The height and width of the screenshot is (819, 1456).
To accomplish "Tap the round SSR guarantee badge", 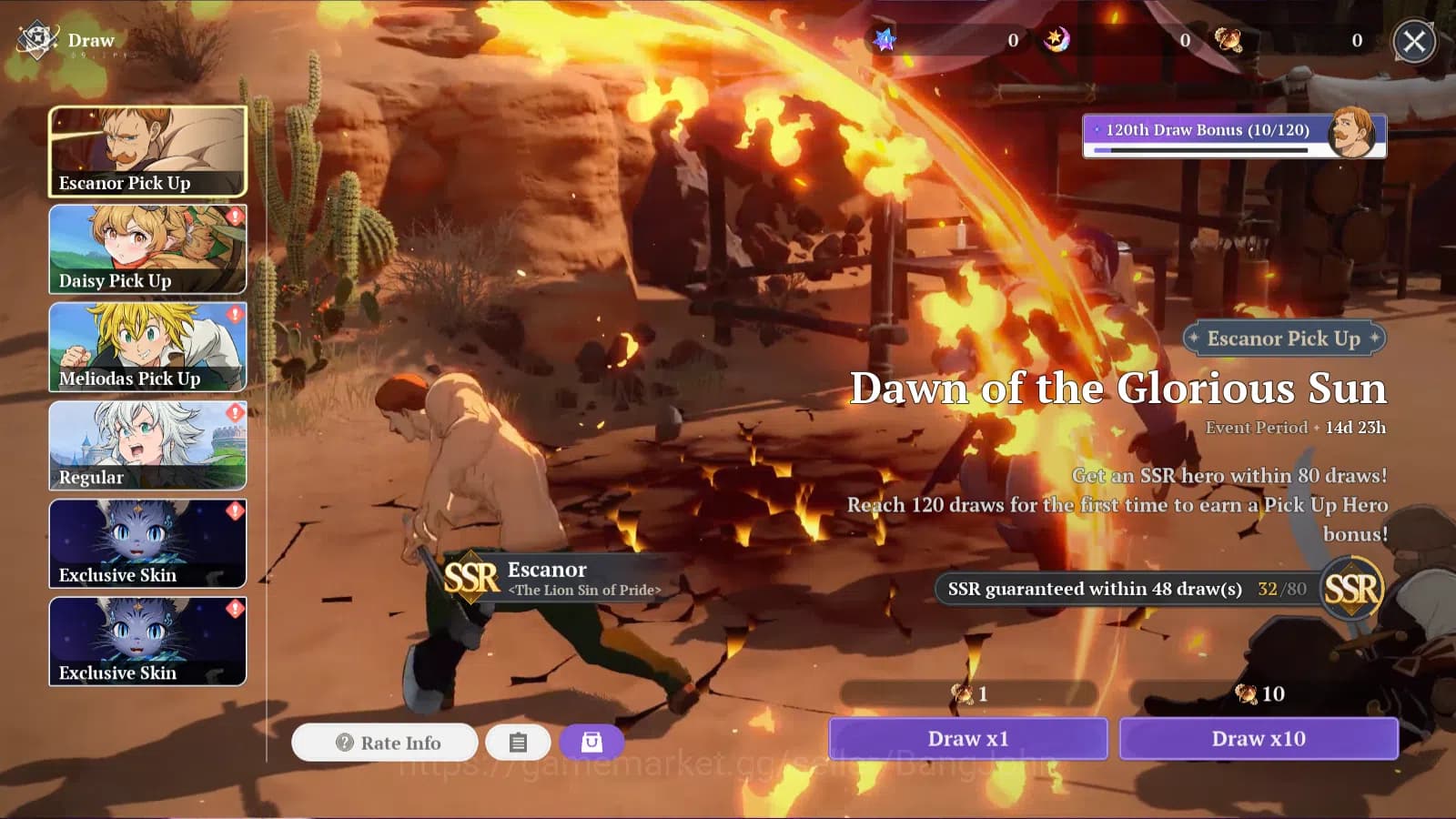I will tap(1351, 589).
